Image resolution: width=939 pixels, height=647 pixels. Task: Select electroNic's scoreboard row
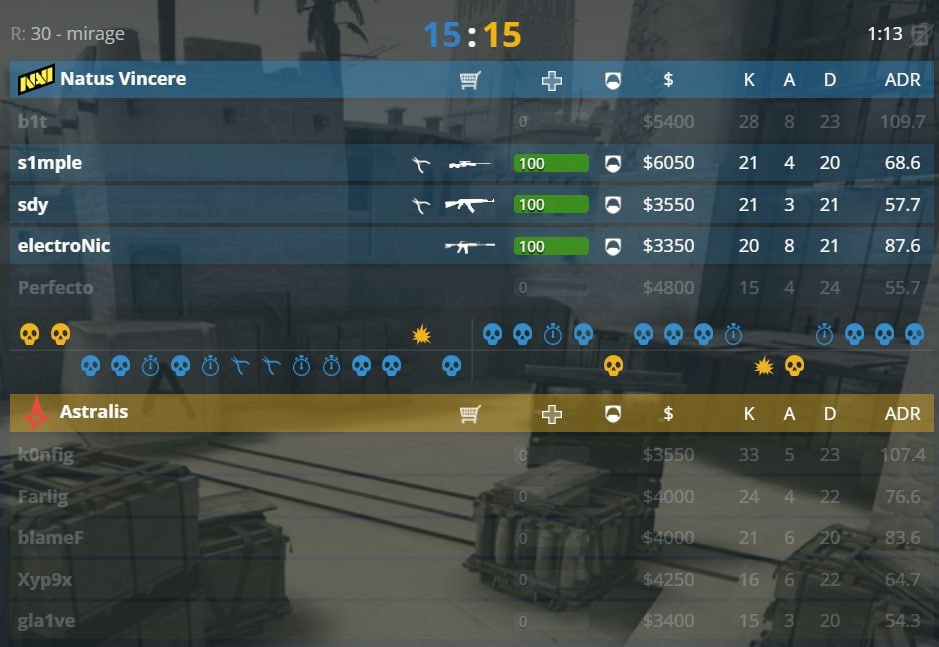(64, 246)
